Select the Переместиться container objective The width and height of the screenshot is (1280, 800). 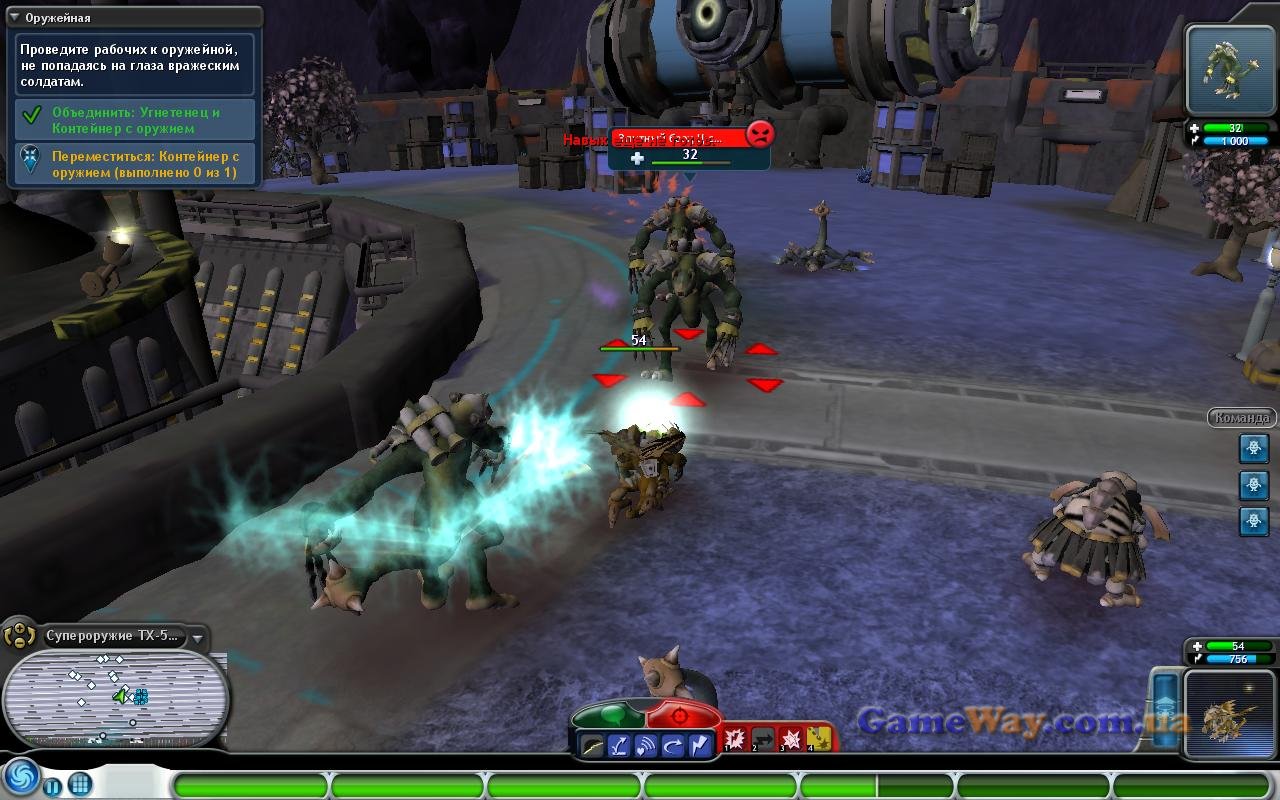click(x=134, y=164)
